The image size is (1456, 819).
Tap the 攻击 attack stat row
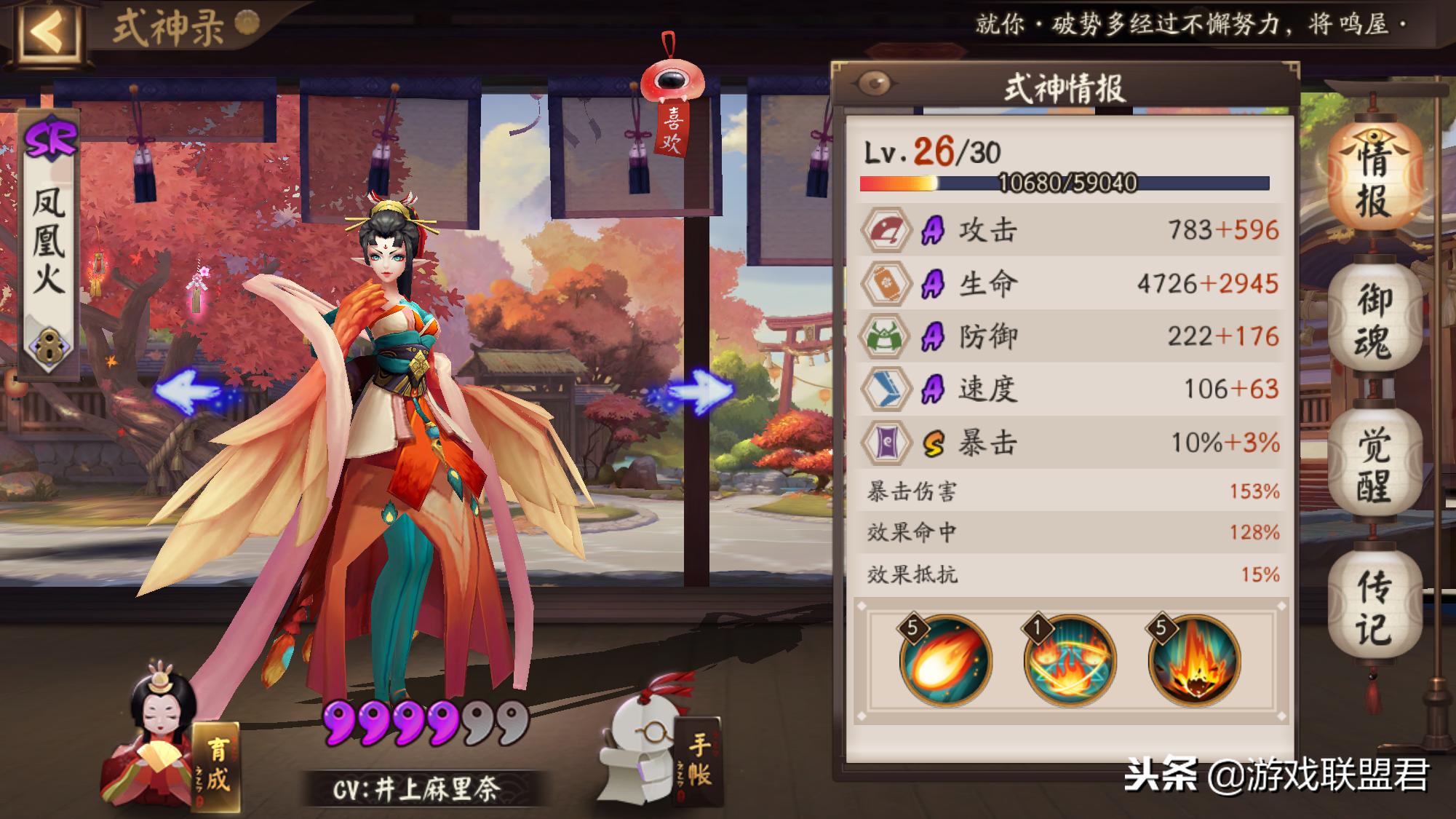[1070, 231]
